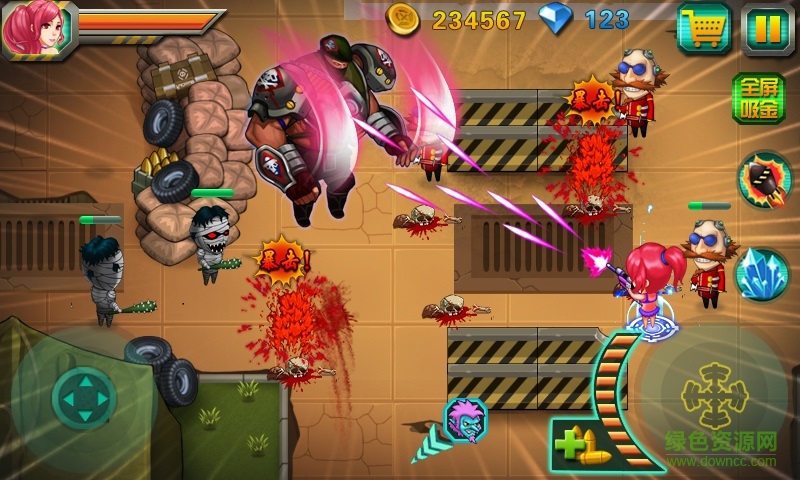Activate the green 全屏吸金 button
This screenshot has height=480, width=800.
point(759,100)
